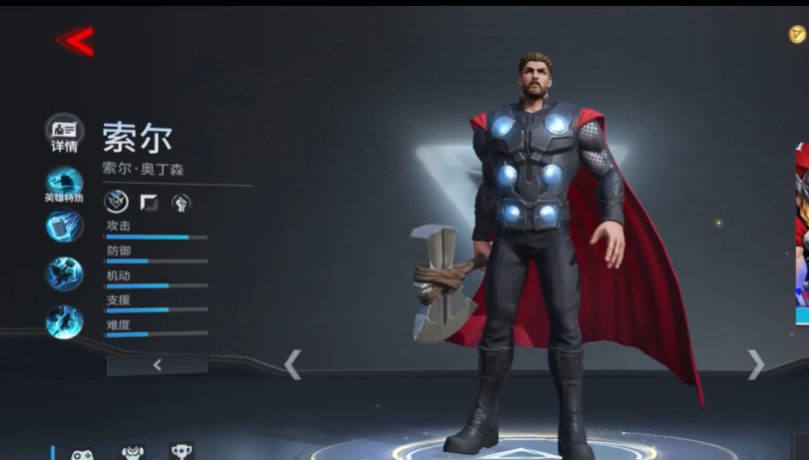Click the fist role icon
Screen dimensions: 809x460
(x=181, y=203)
